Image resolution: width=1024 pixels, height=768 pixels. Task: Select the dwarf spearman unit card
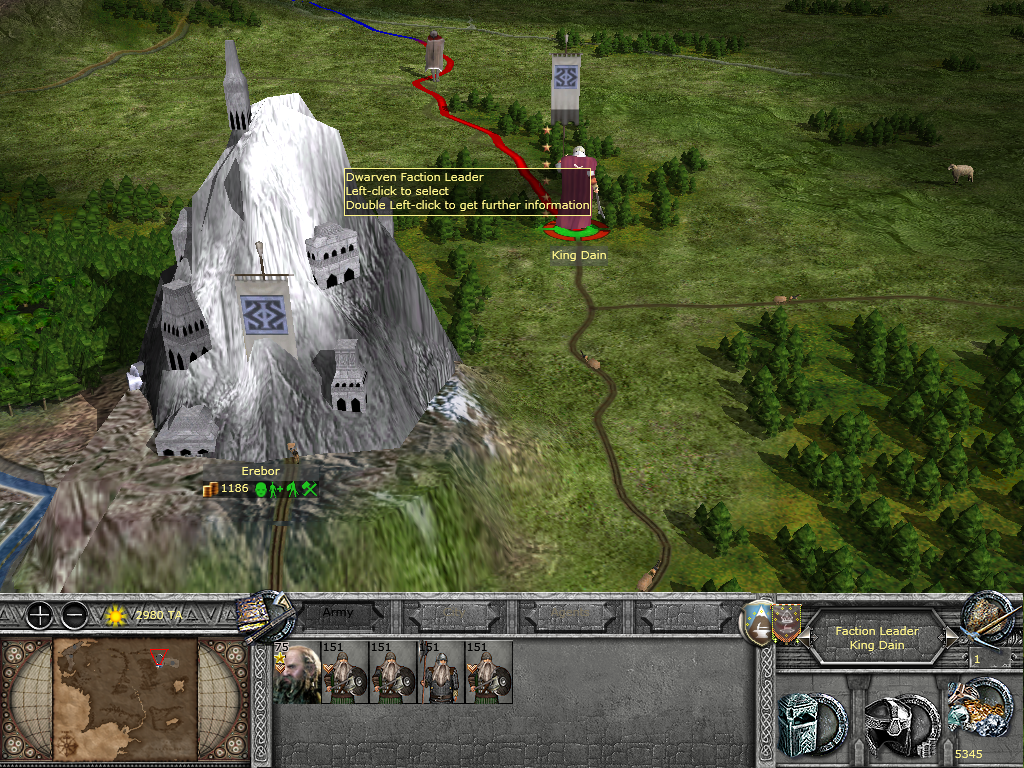(x=441, y=672)
